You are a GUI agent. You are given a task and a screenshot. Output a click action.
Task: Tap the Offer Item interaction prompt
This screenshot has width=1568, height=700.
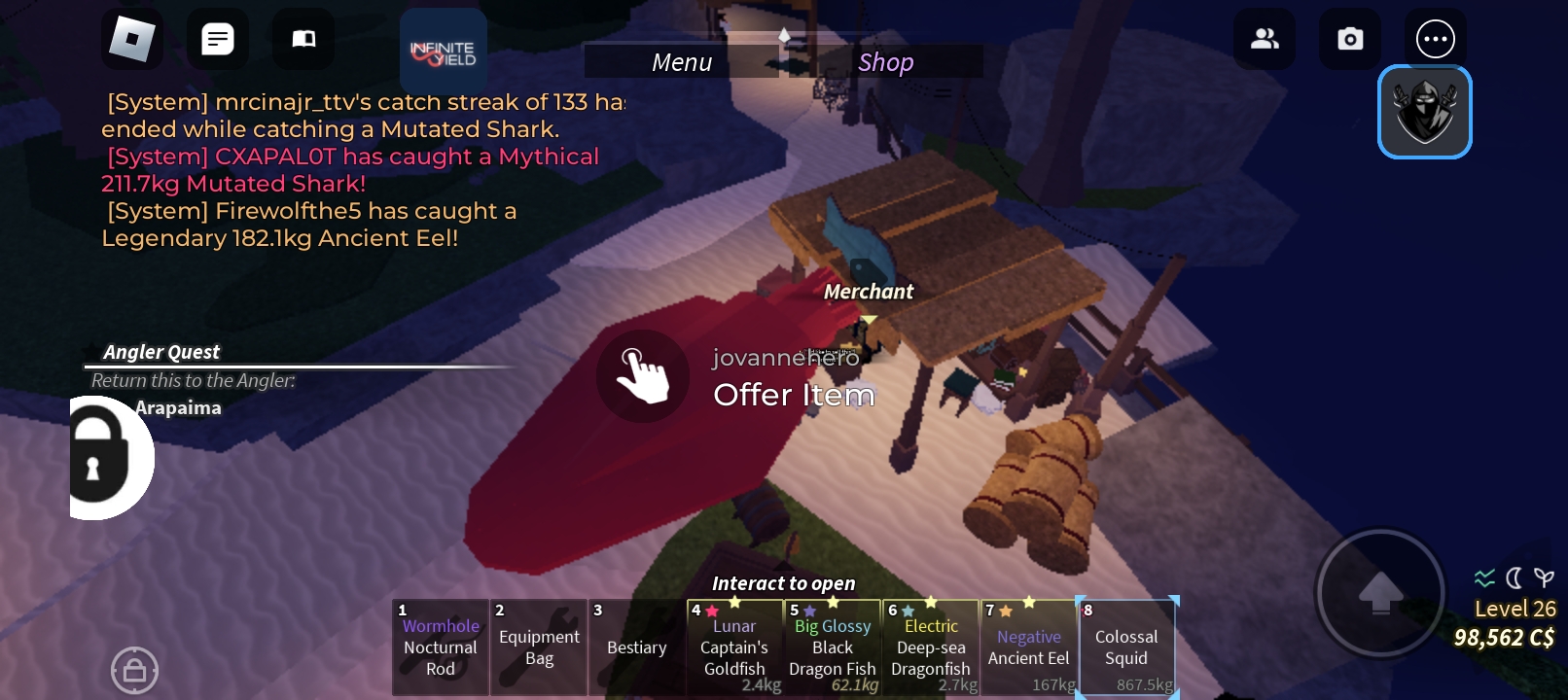coord(643,376)
